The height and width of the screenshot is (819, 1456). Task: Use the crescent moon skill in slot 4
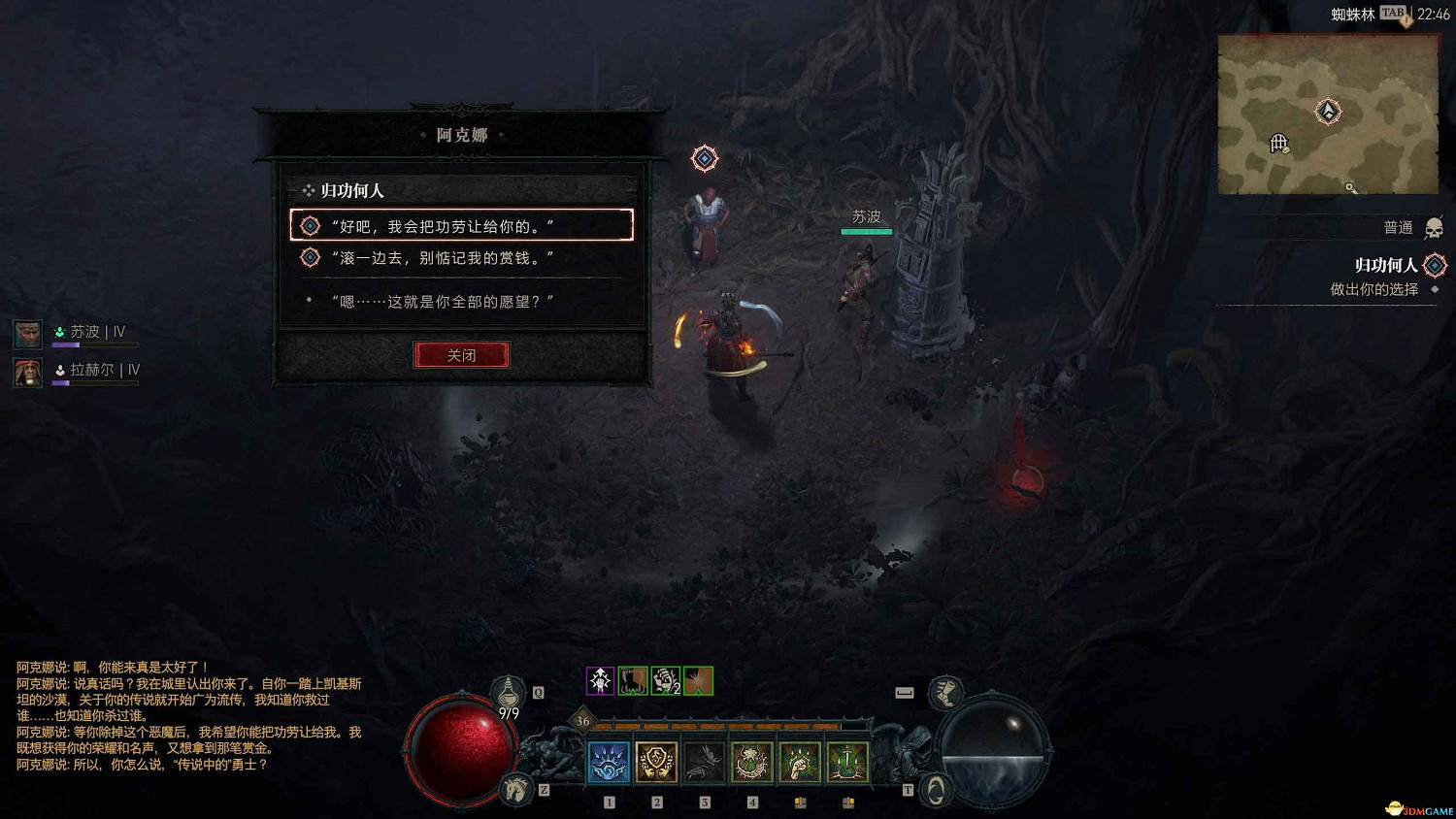coord(751,763)
